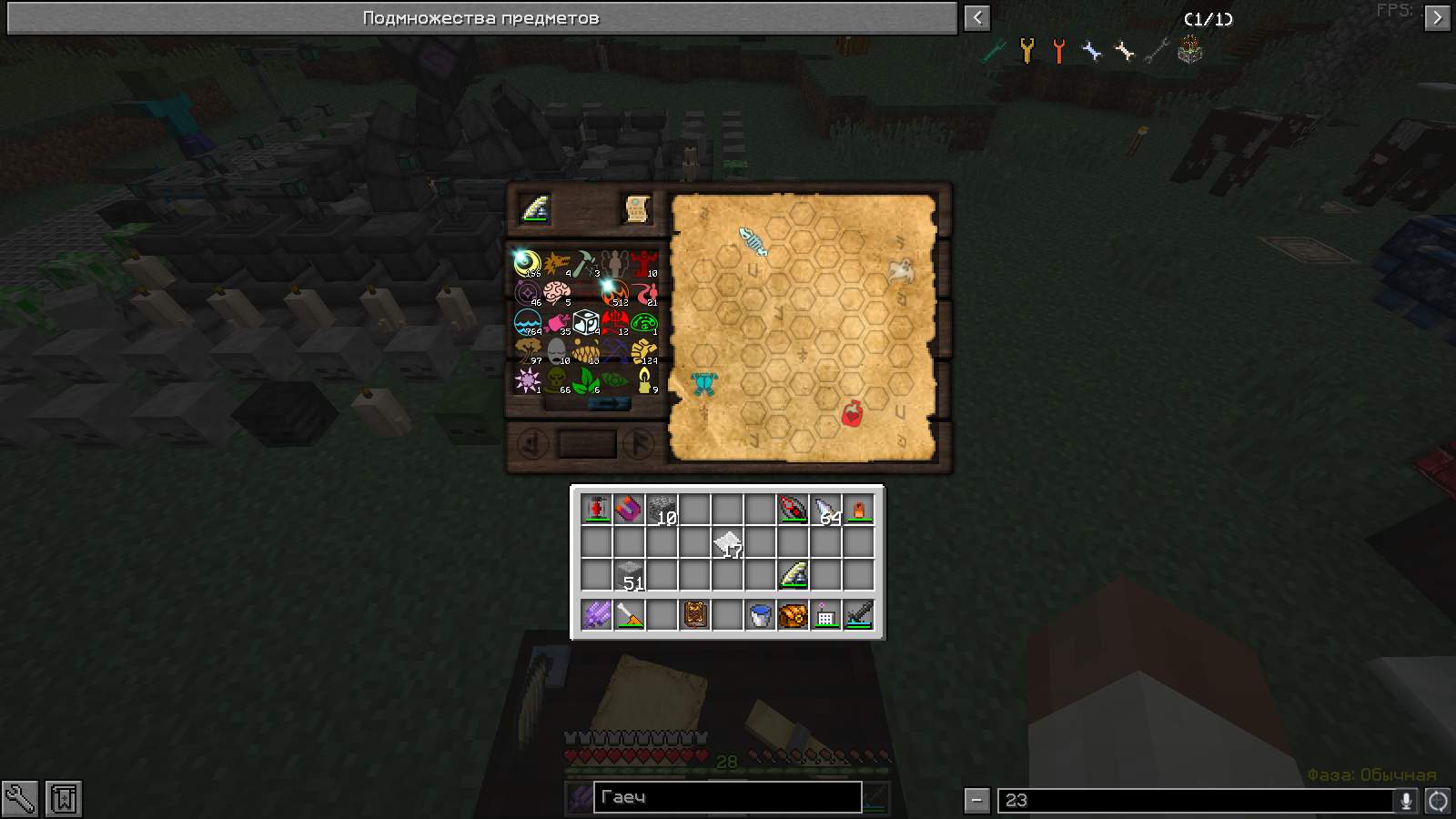Open the Подмножества предметов item subsets dropdown
1456x819 pixels.
point(481,18)
